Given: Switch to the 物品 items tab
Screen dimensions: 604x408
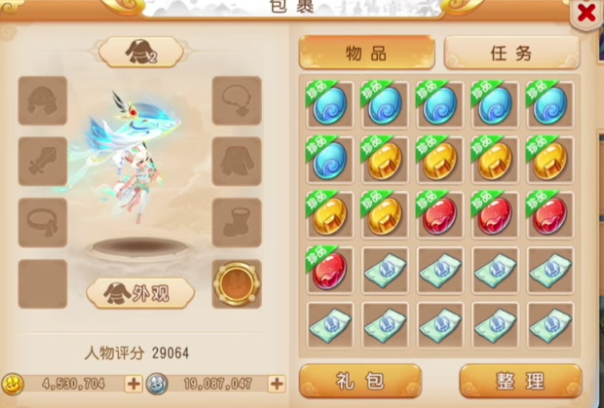Looking at the screenshot, I should pyautogui.click(x=367, y=52).
